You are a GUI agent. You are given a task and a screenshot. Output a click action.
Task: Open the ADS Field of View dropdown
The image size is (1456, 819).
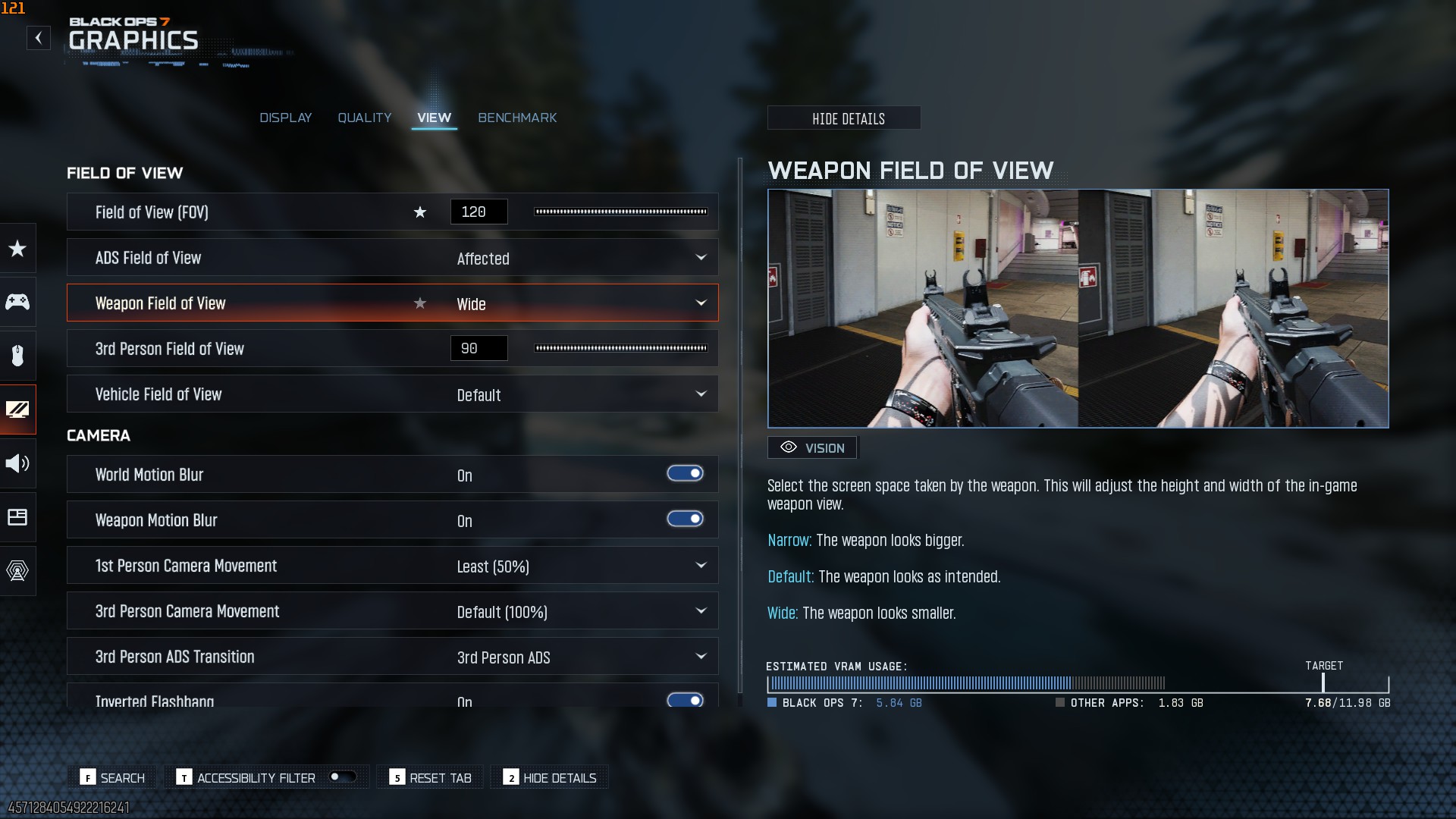point(582,258)
